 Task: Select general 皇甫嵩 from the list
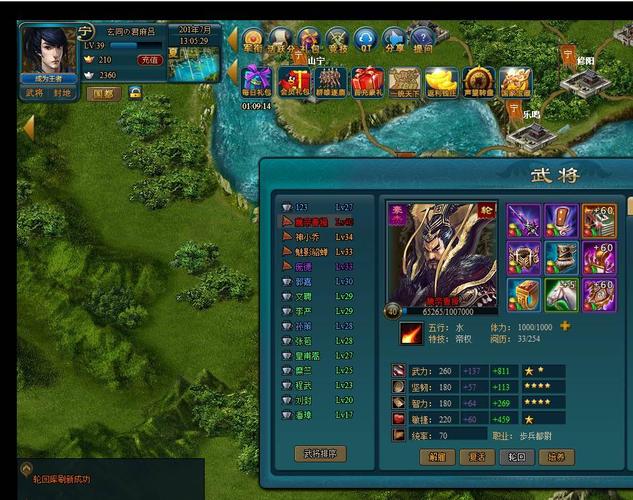[x=310, y=355]
